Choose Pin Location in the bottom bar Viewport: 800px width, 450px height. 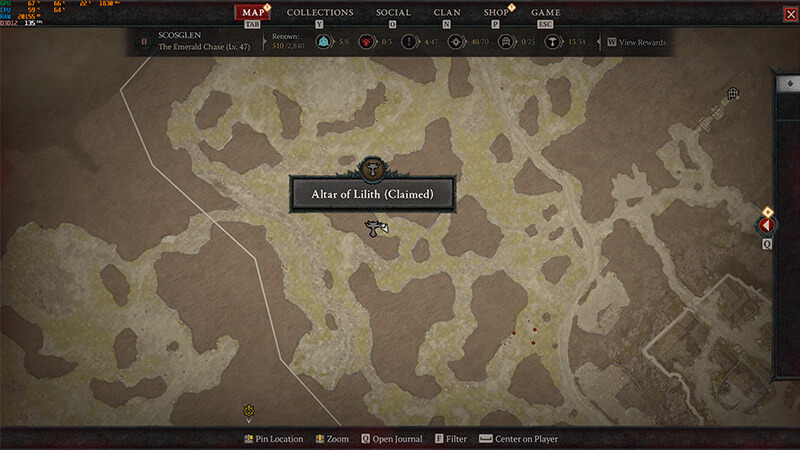(x=273, y=439)
